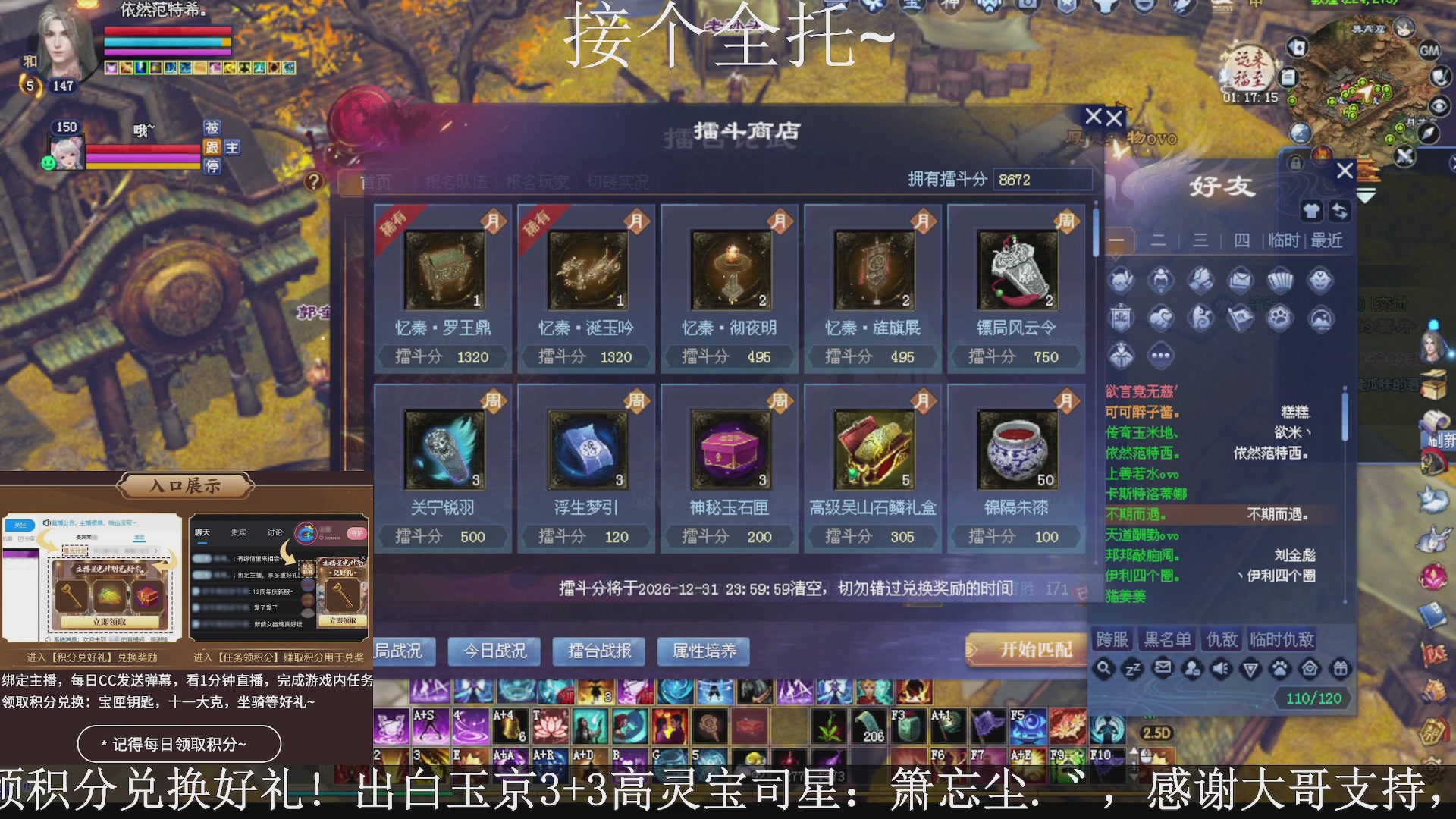Open the mail envelope icon below the friend list

(1162, 670)
